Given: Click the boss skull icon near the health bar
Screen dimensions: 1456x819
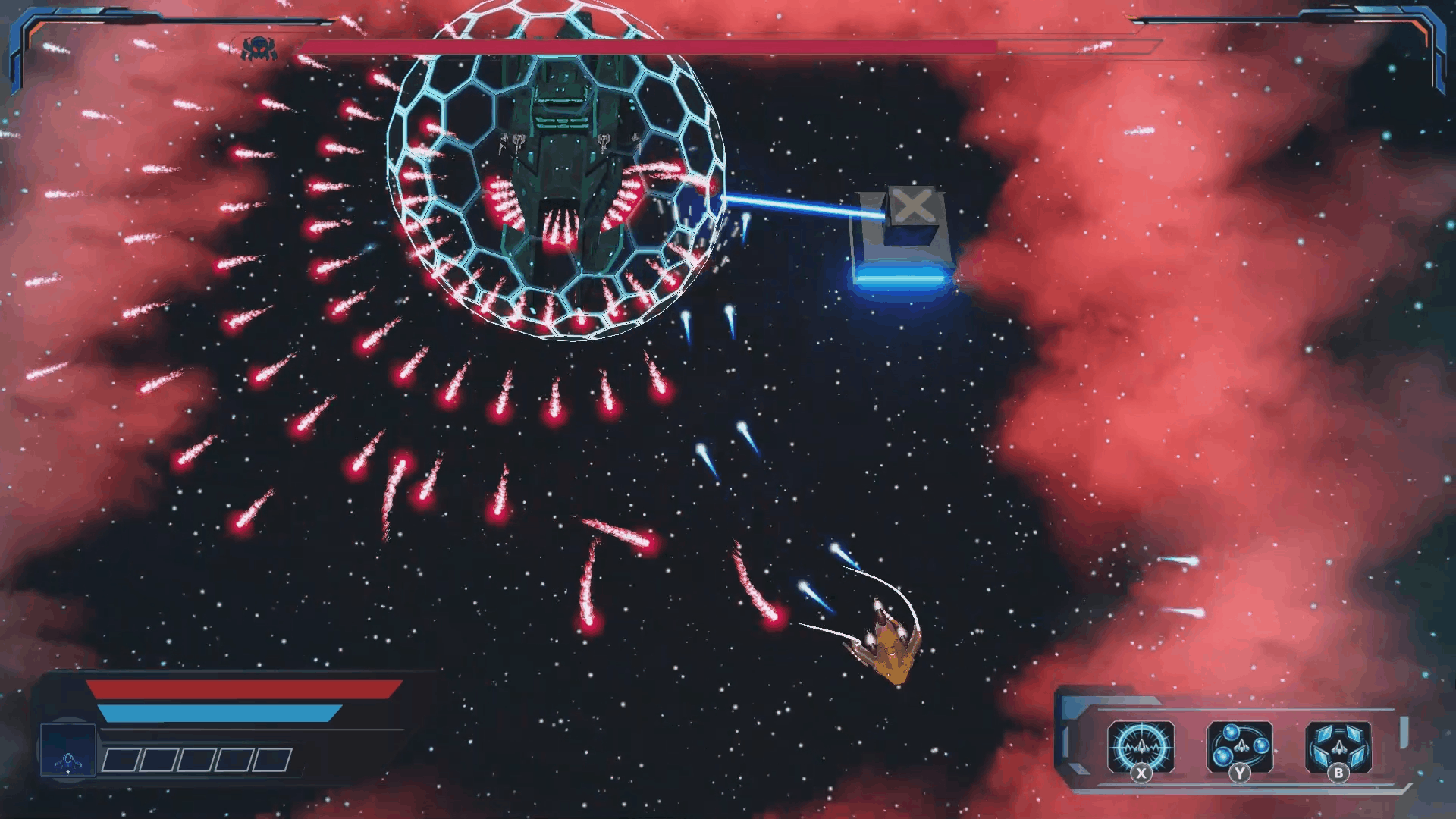Looking at the screenshot, I should [x=258, y=49].
